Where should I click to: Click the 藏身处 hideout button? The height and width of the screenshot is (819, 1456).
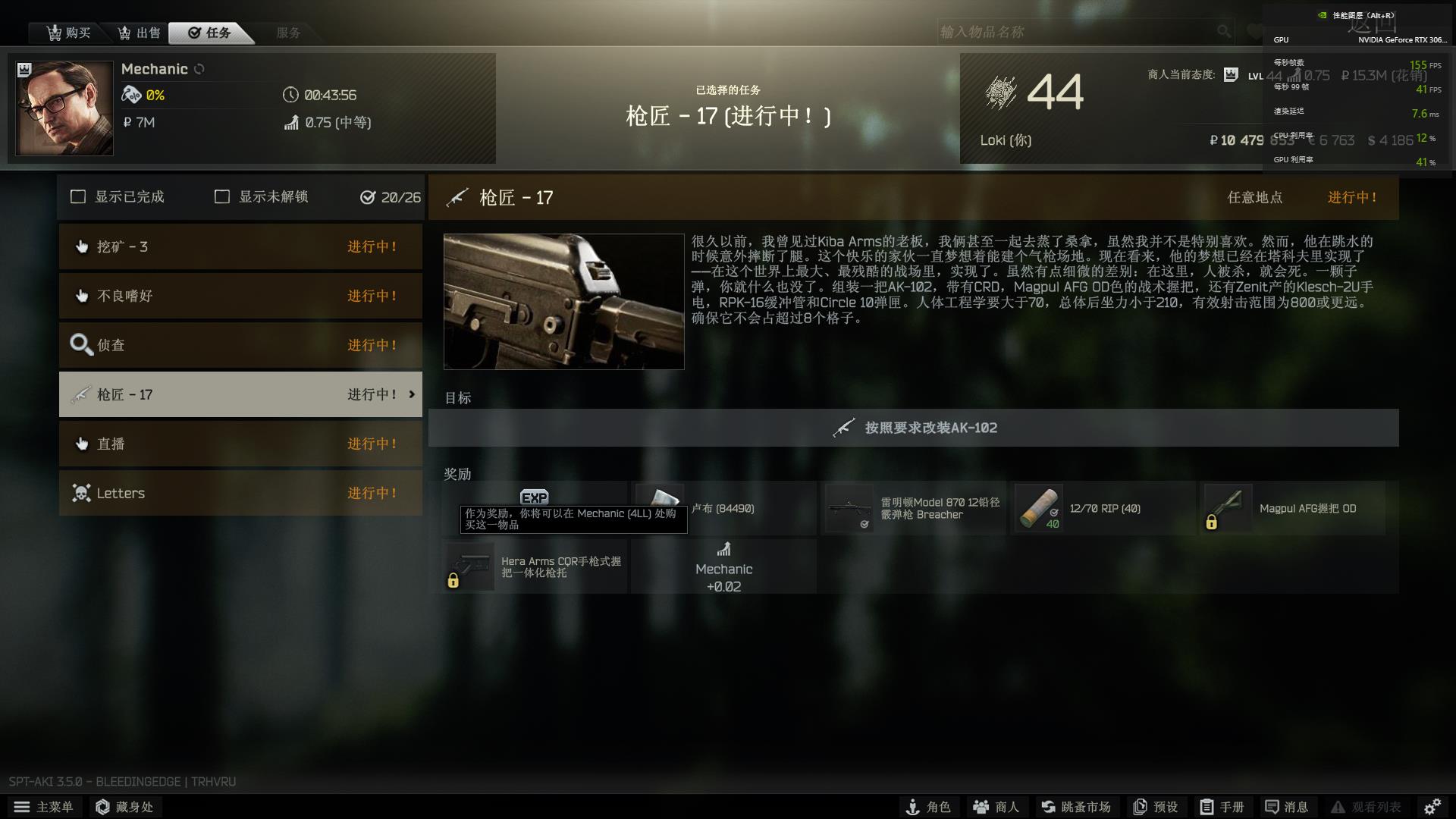[124, 807]
